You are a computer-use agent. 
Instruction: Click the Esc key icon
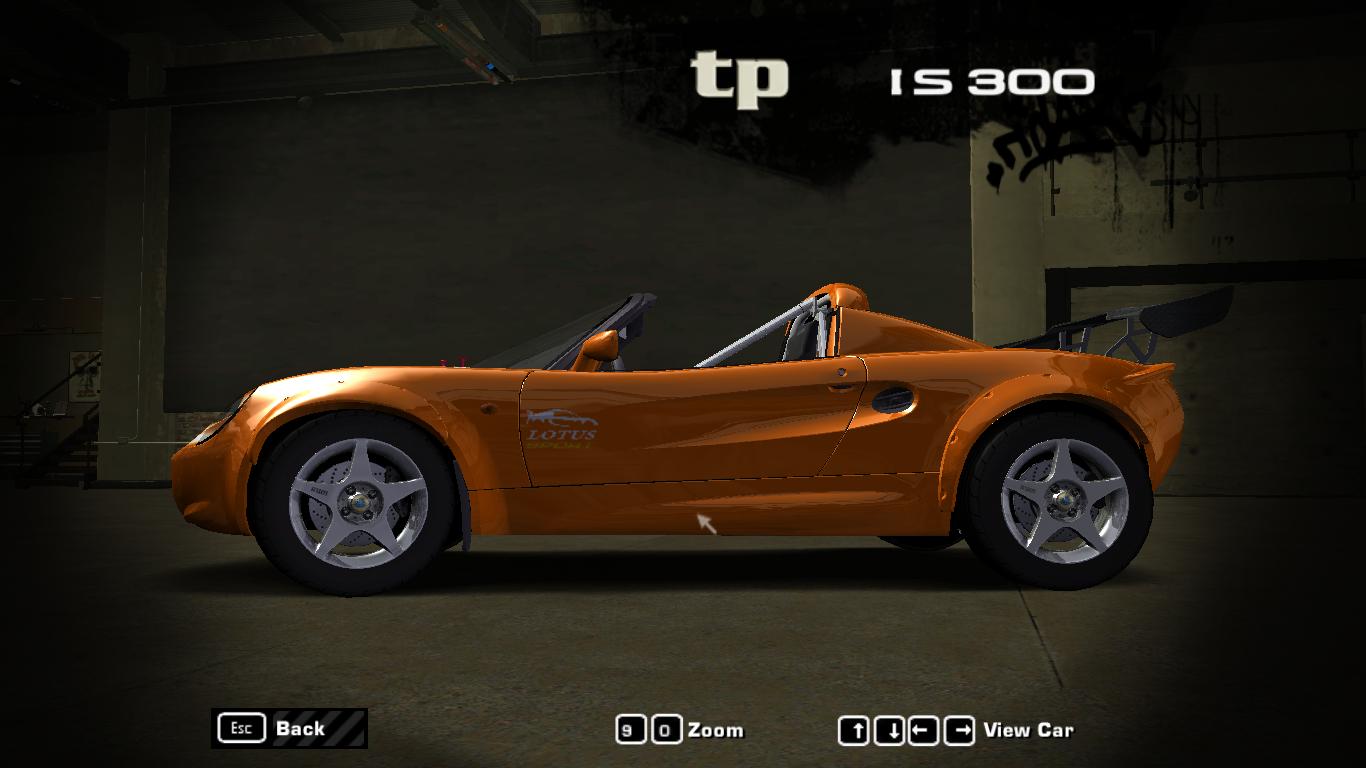point(240,728)
